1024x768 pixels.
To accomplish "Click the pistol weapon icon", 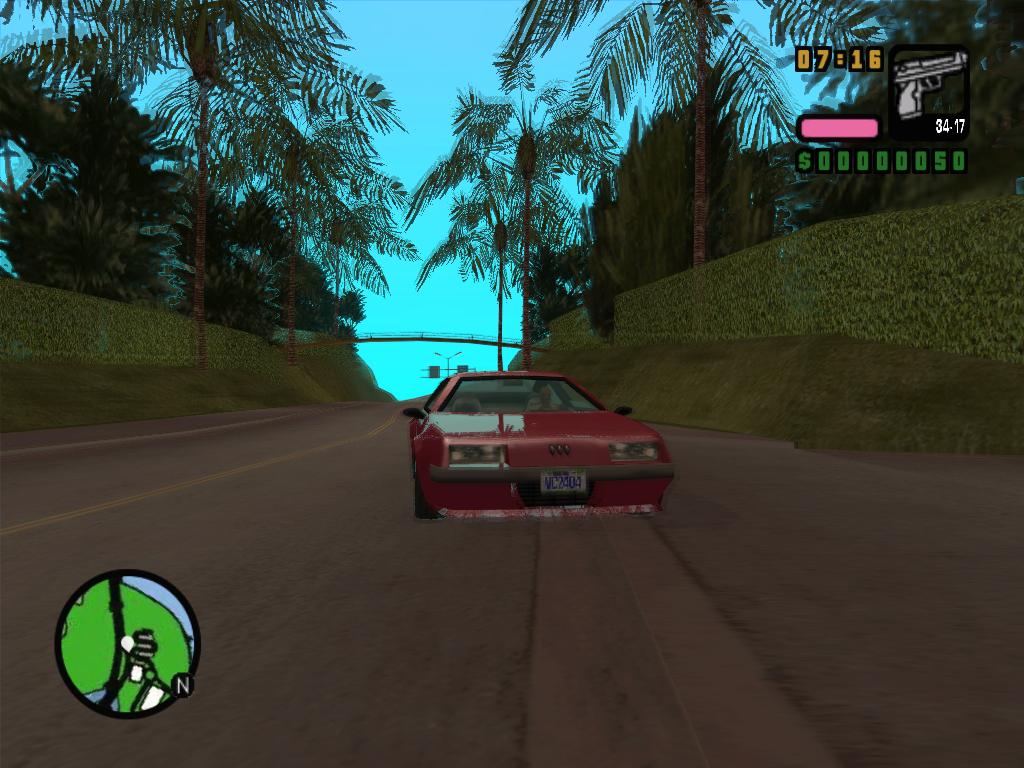I will click(929, 92).
